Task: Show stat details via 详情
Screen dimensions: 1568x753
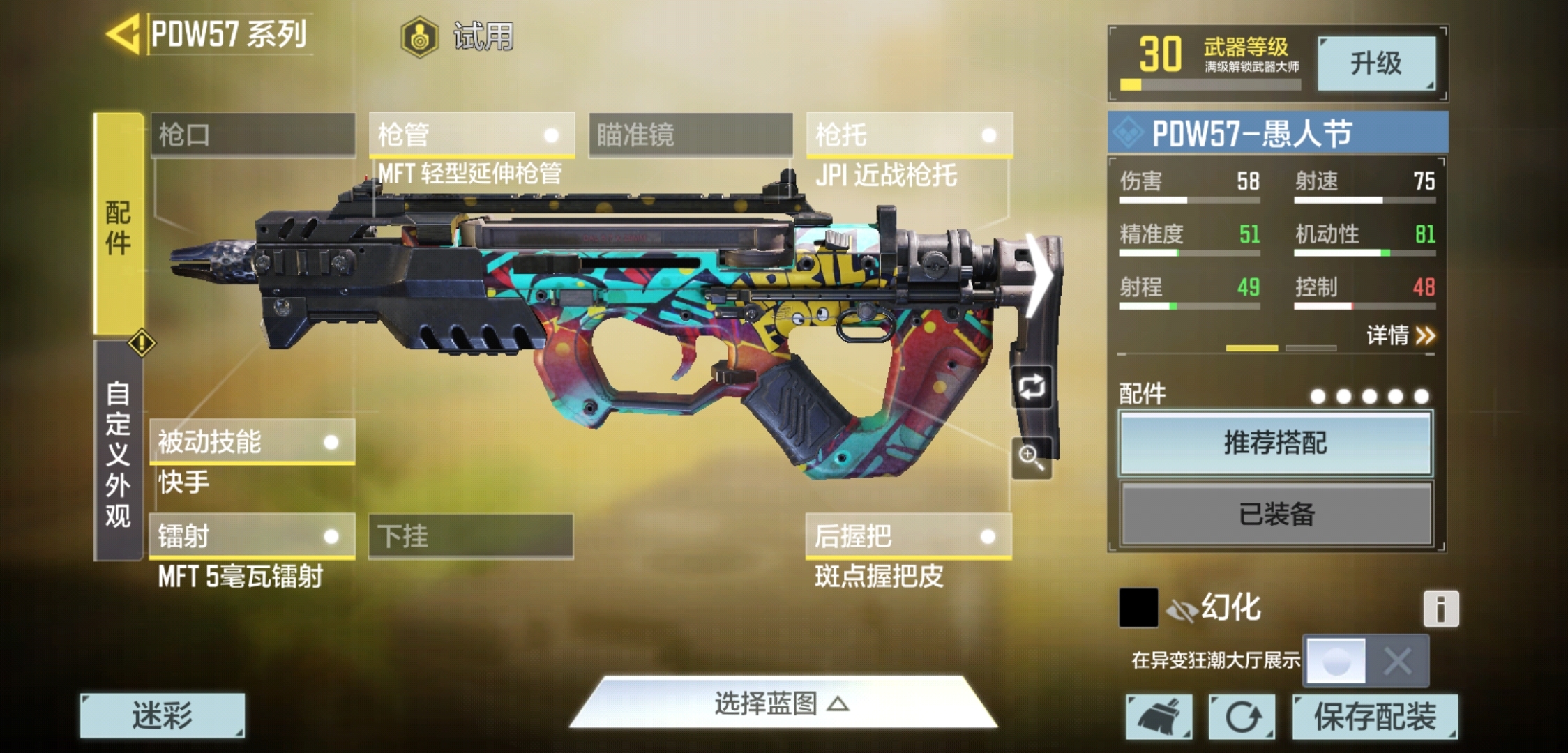Action: (1400, 336)
